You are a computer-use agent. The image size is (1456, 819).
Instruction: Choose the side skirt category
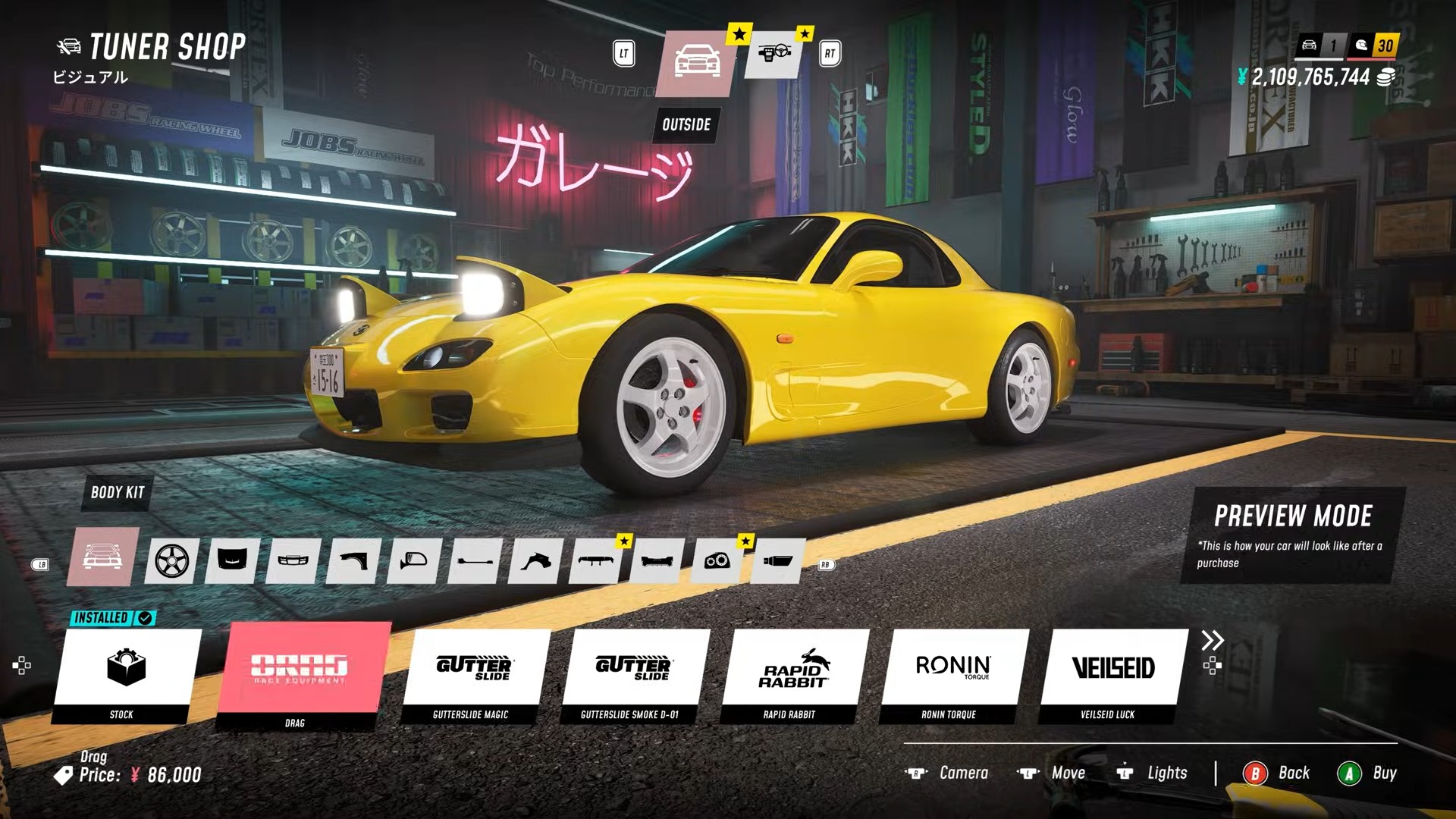click(475, 561)
